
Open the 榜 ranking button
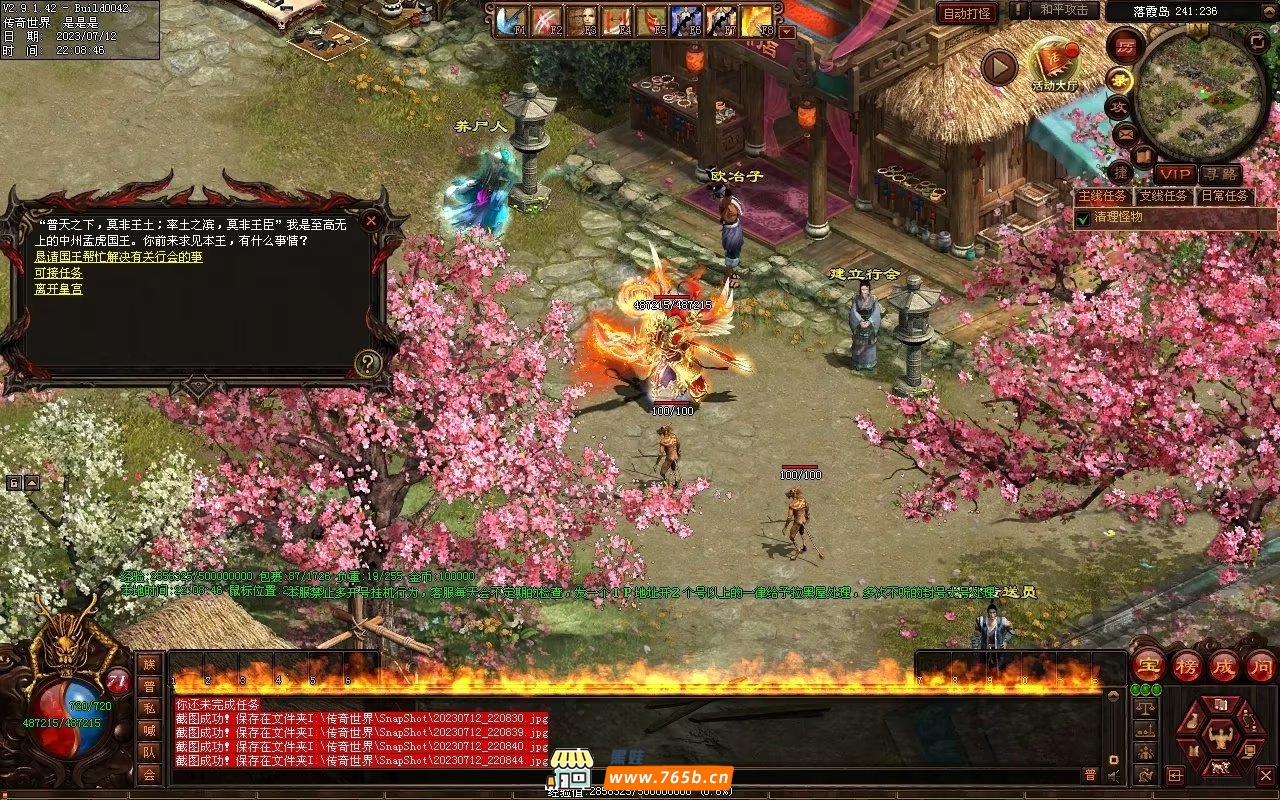[x=1188, y=666]
